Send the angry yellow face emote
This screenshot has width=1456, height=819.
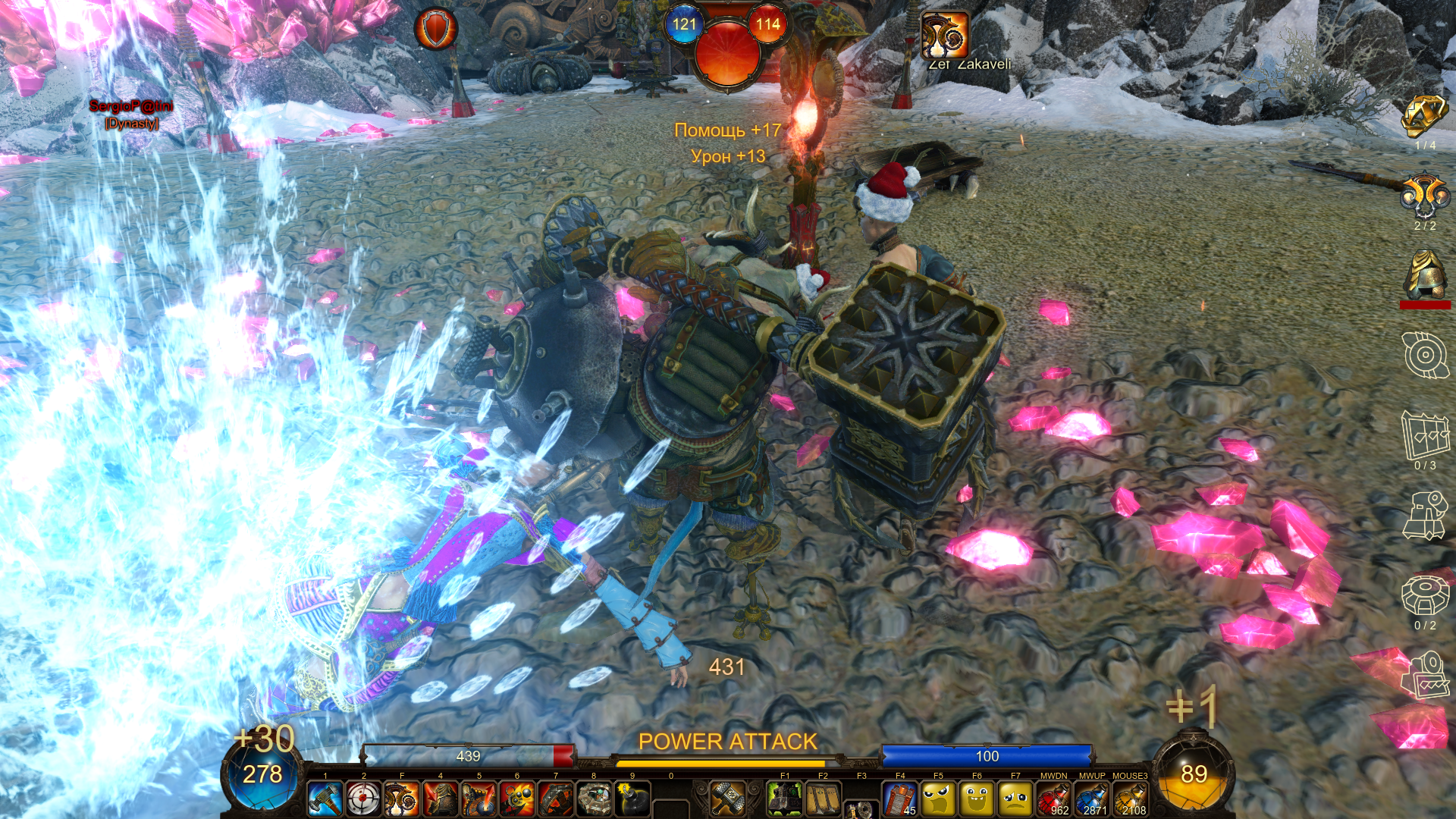pos(939,799)
